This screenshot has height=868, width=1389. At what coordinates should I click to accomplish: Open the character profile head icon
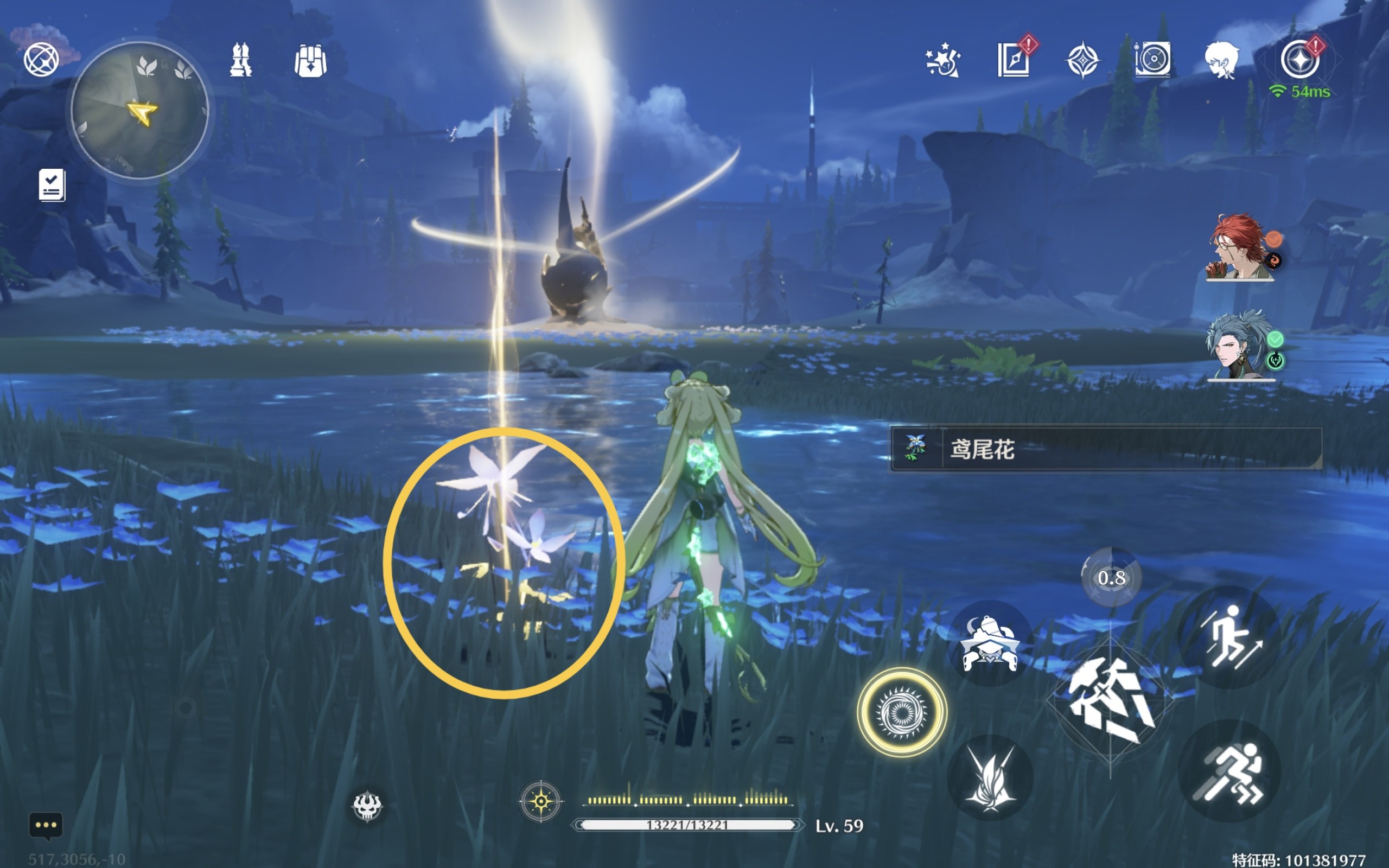point(1221,60)
